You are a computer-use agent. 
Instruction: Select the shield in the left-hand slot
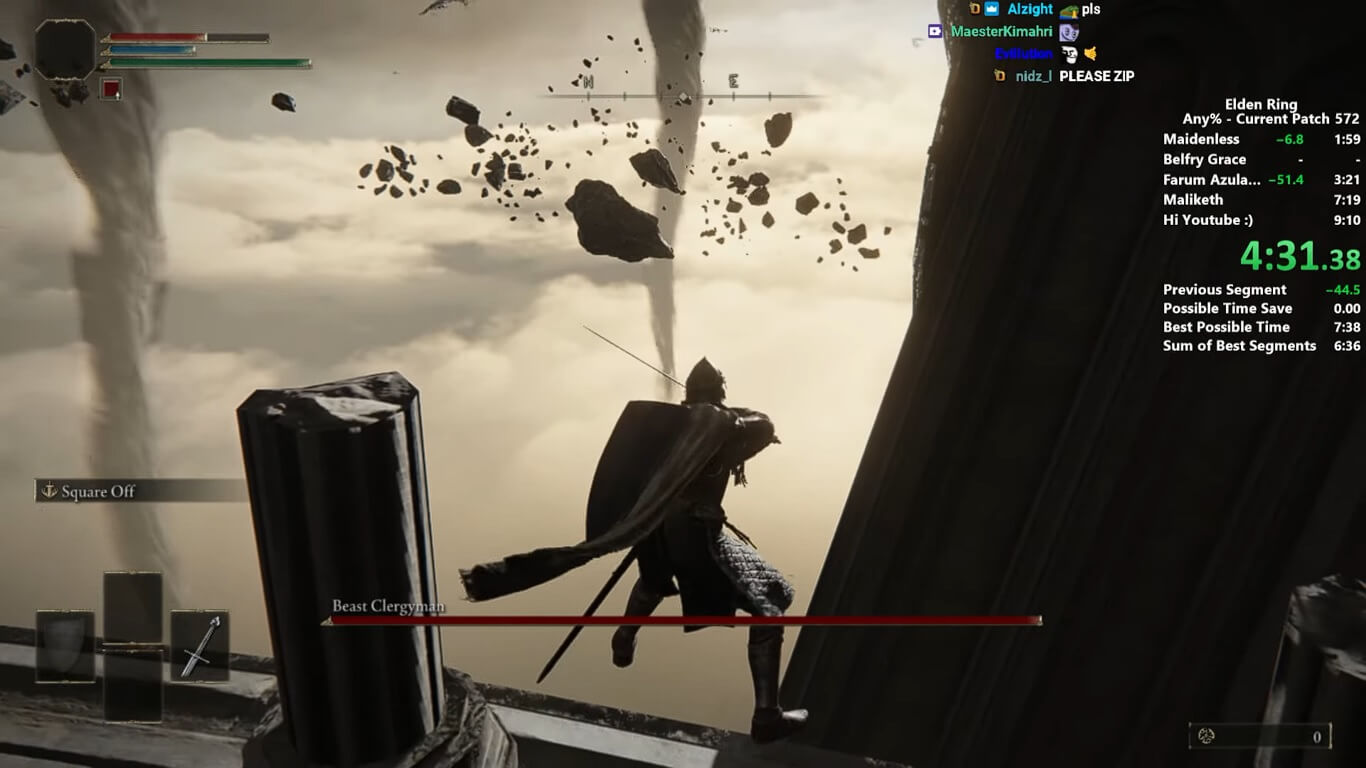coord(65,645)
